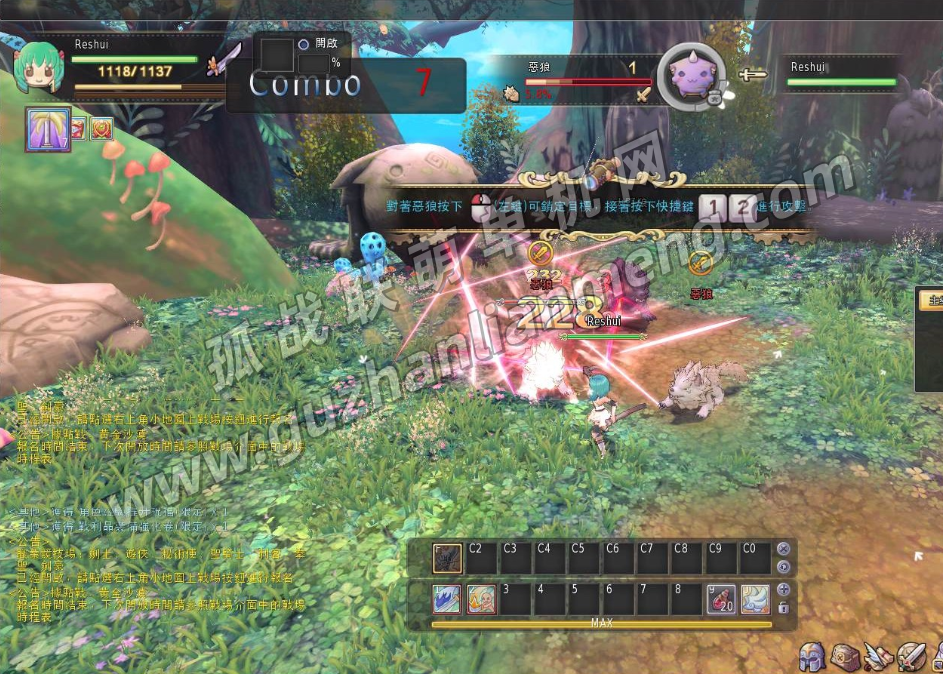
Task: Open the treasure map menu icon
Action: point(845,657)
